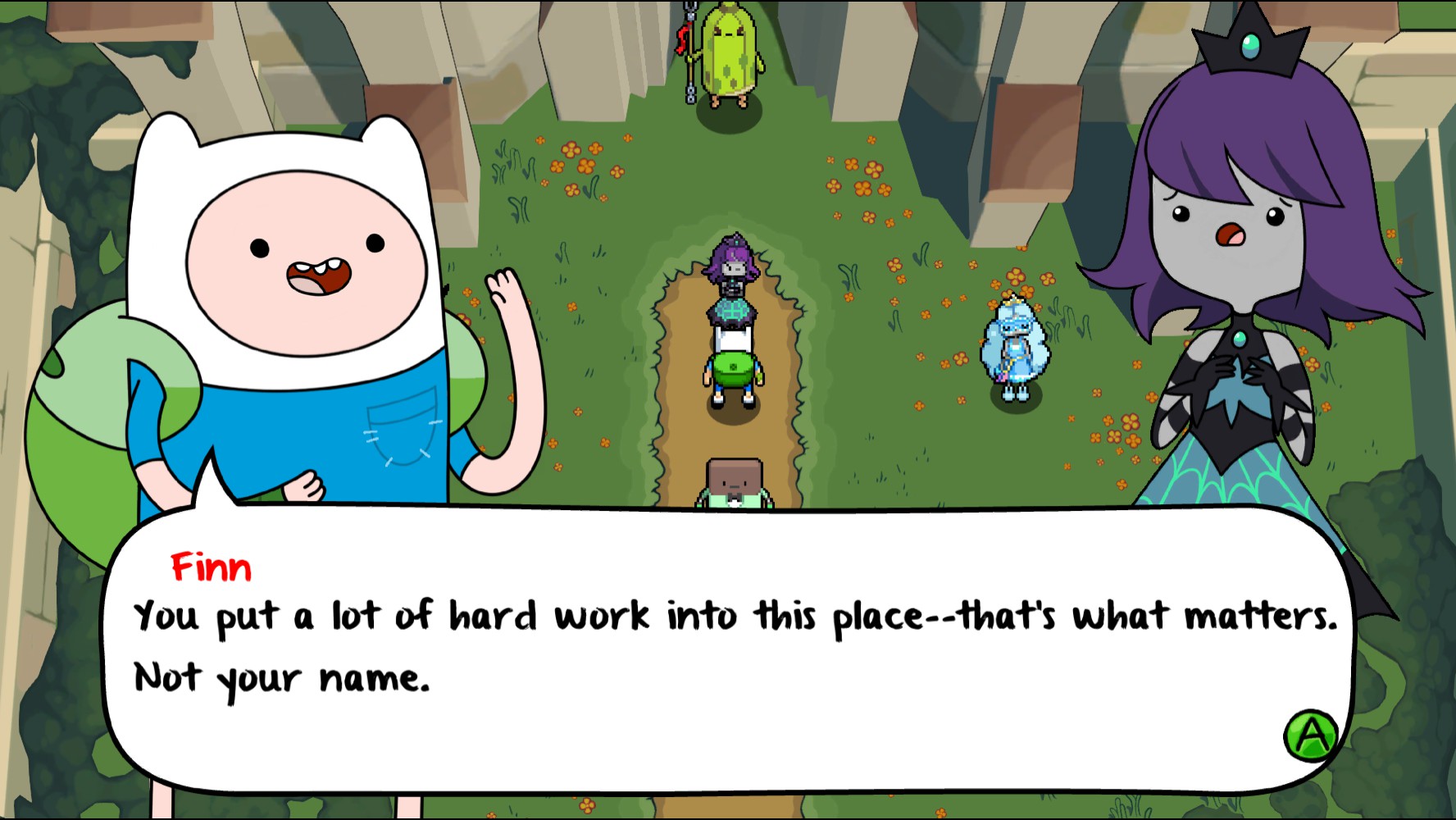Advance the dialogue by clicking the speech bubble
Viewport: 1456px width, 820px height.
pyautogui.click(x=721, y=648)
